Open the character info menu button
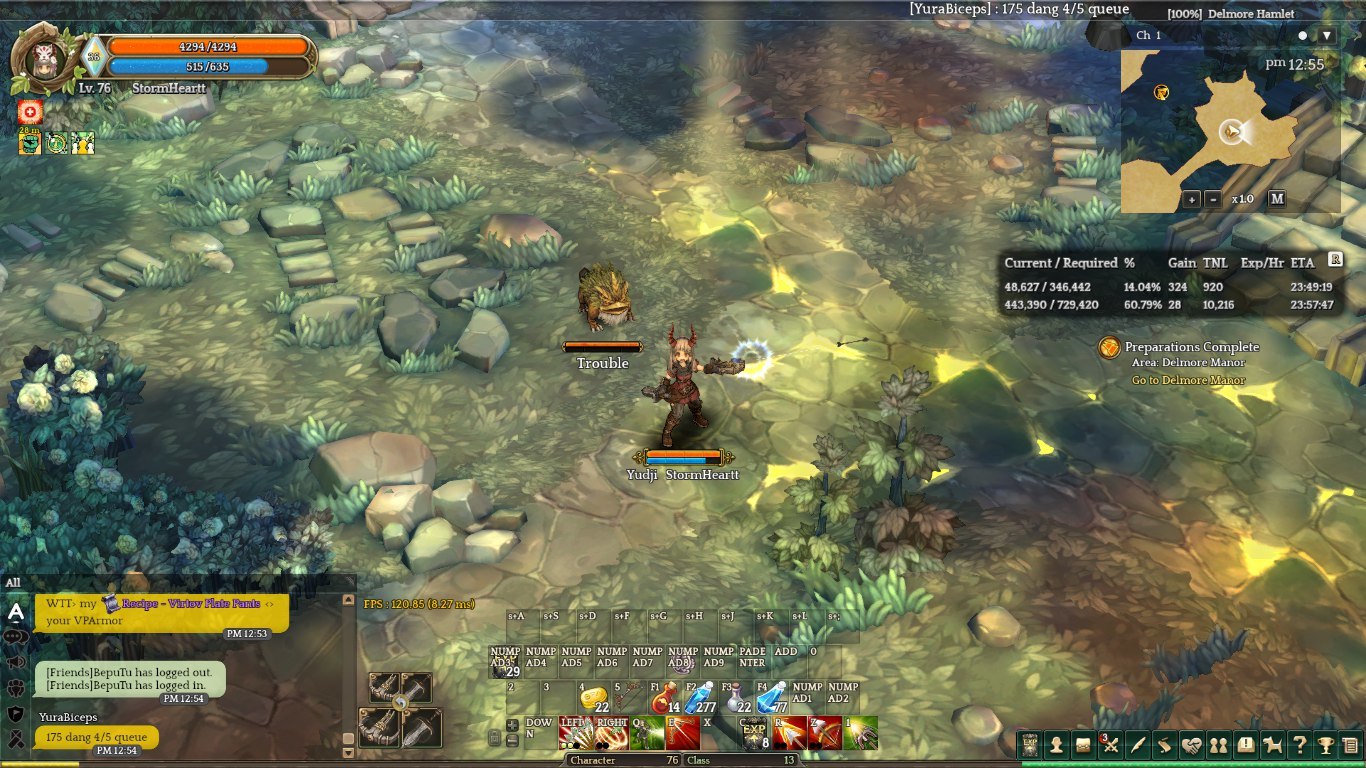 (x=1055, y=745)
